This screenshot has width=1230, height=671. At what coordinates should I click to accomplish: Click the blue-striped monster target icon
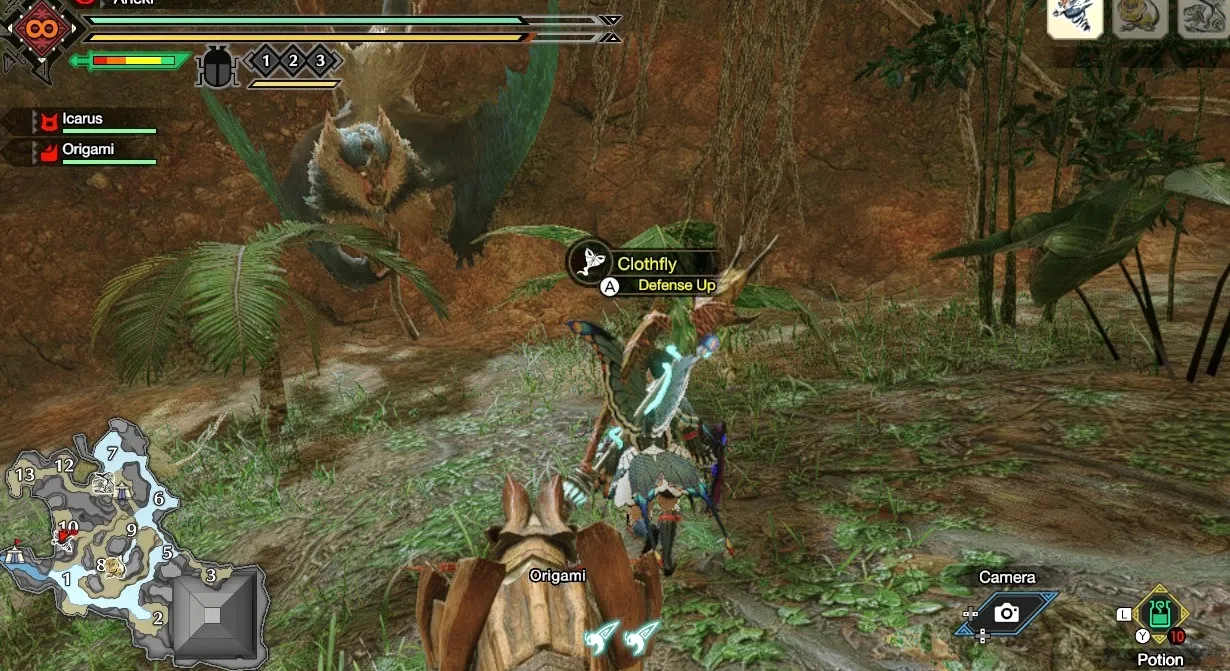pyautogui.click(x=1075, y=19)
